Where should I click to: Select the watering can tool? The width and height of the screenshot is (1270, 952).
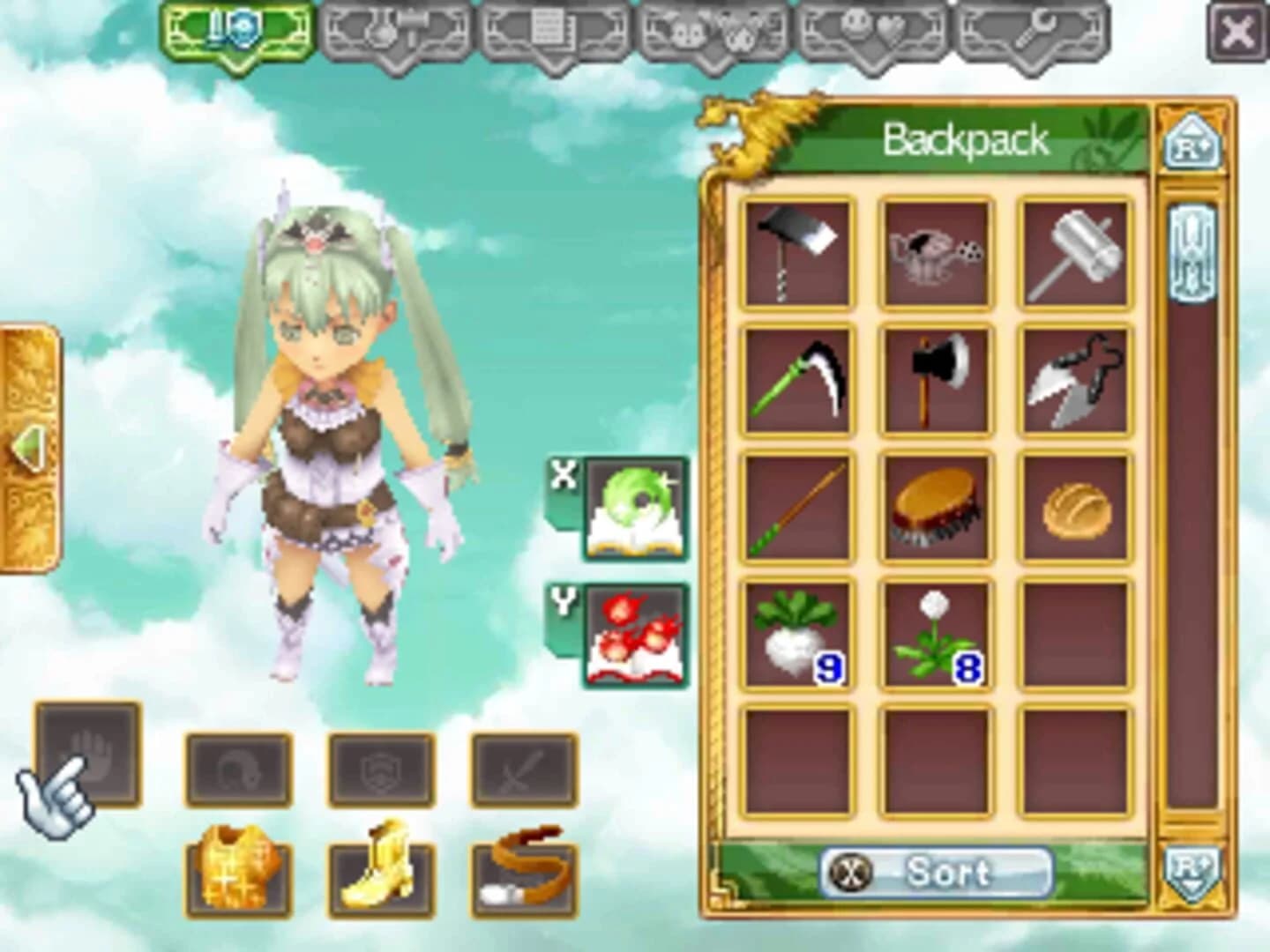click(x=935, y=251)
